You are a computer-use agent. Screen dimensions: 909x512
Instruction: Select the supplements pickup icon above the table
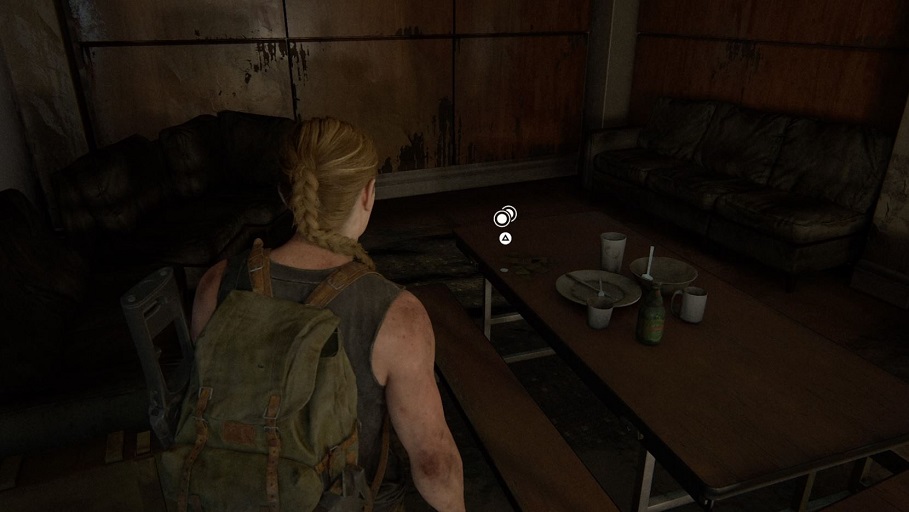504,217
